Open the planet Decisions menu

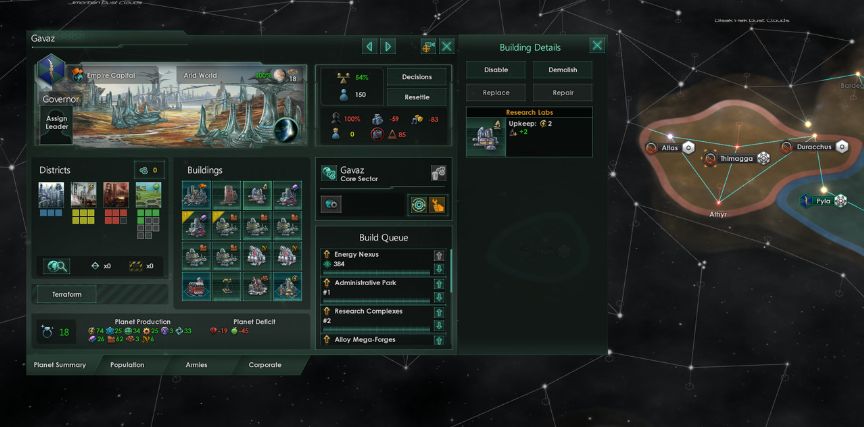pos(416,77)
